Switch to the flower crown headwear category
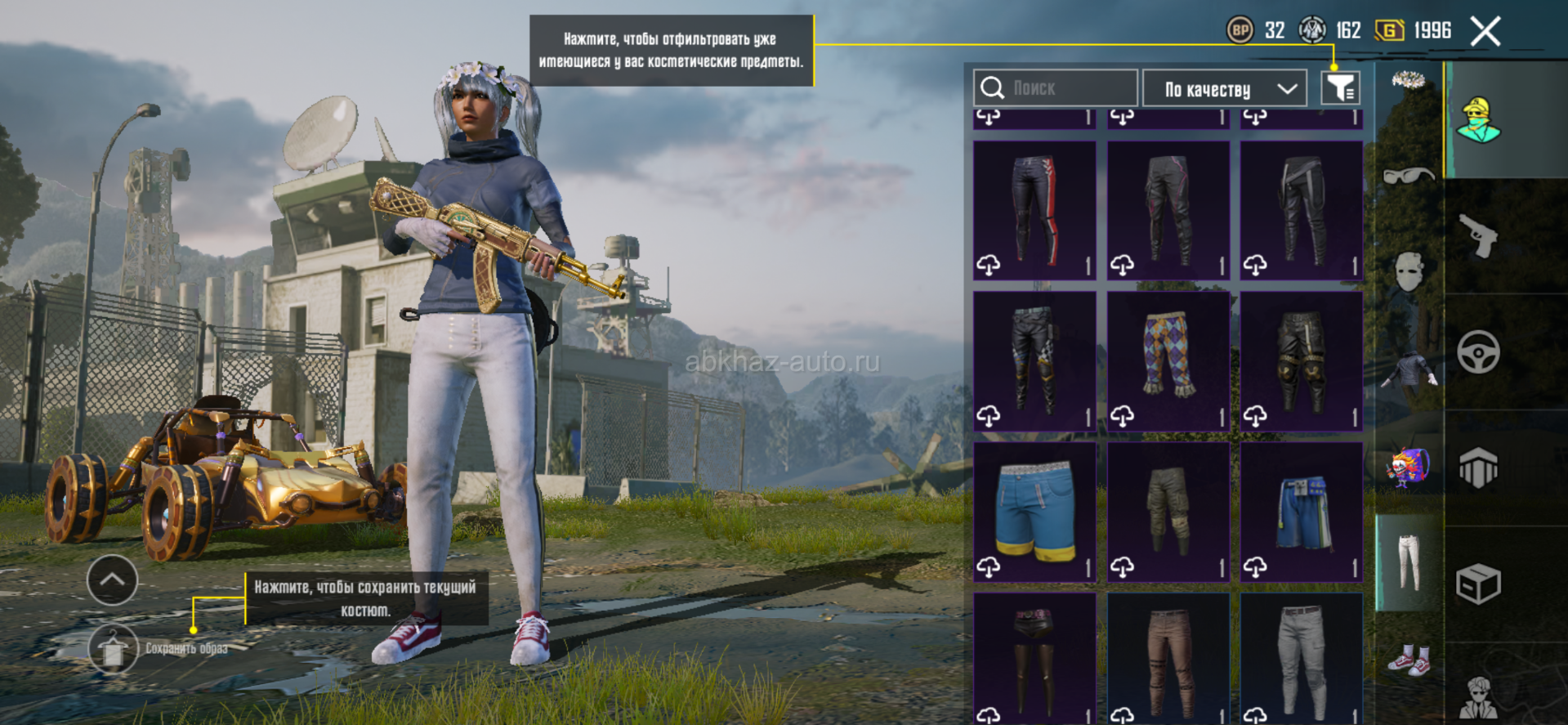 pyautogui.click(x=1409, y=80)
